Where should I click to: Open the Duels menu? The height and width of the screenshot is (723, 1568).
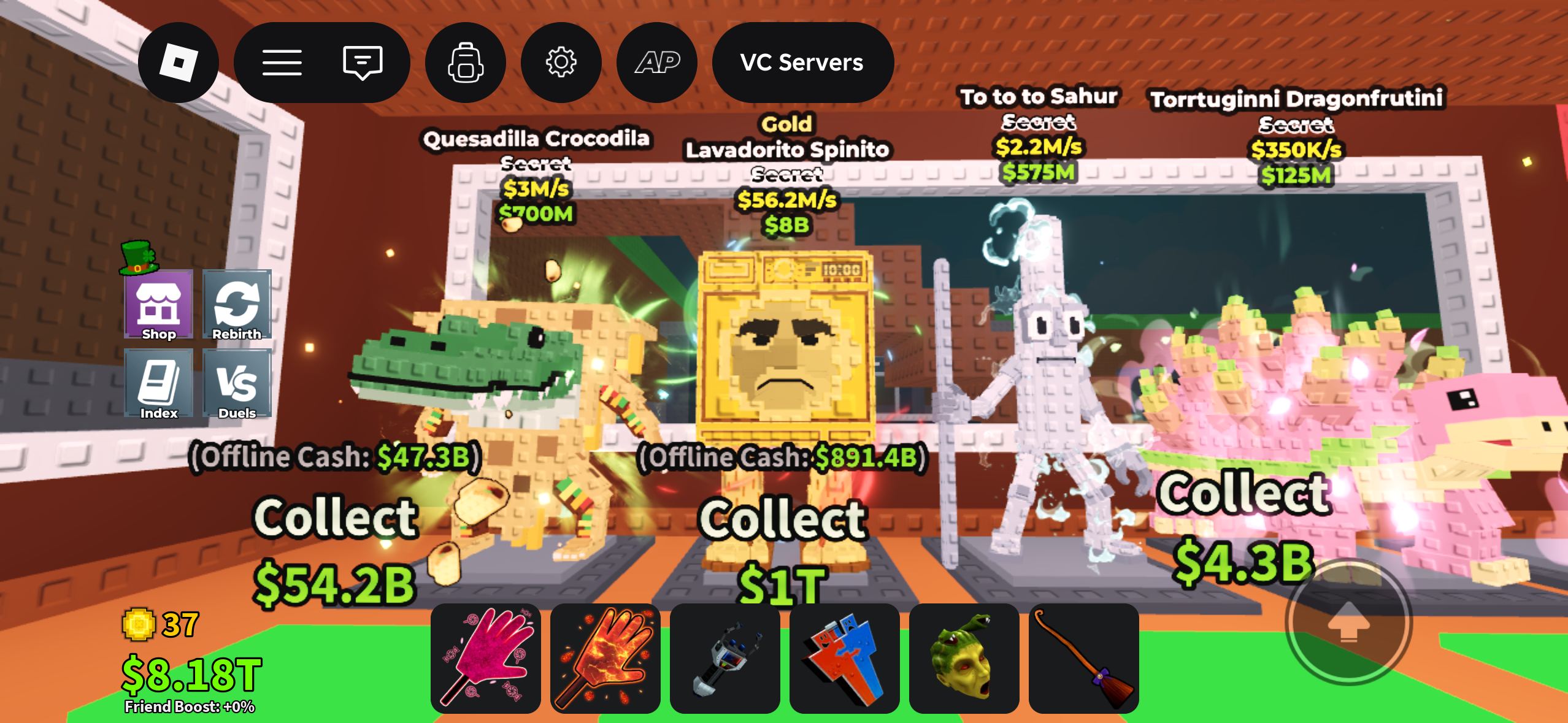237,384
